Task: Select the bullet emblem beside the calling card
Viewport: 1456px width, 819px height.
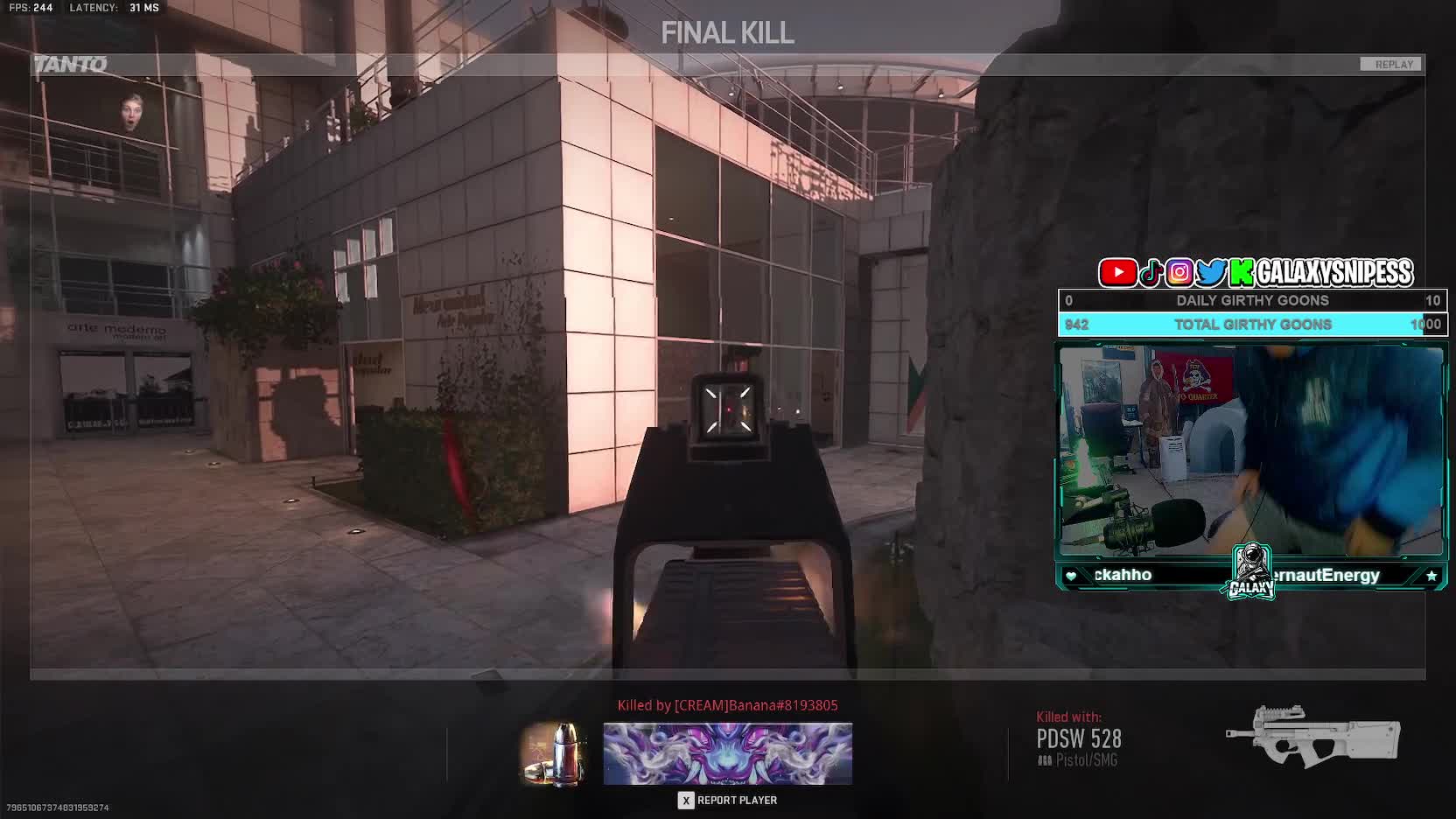Action: point(554,753)
